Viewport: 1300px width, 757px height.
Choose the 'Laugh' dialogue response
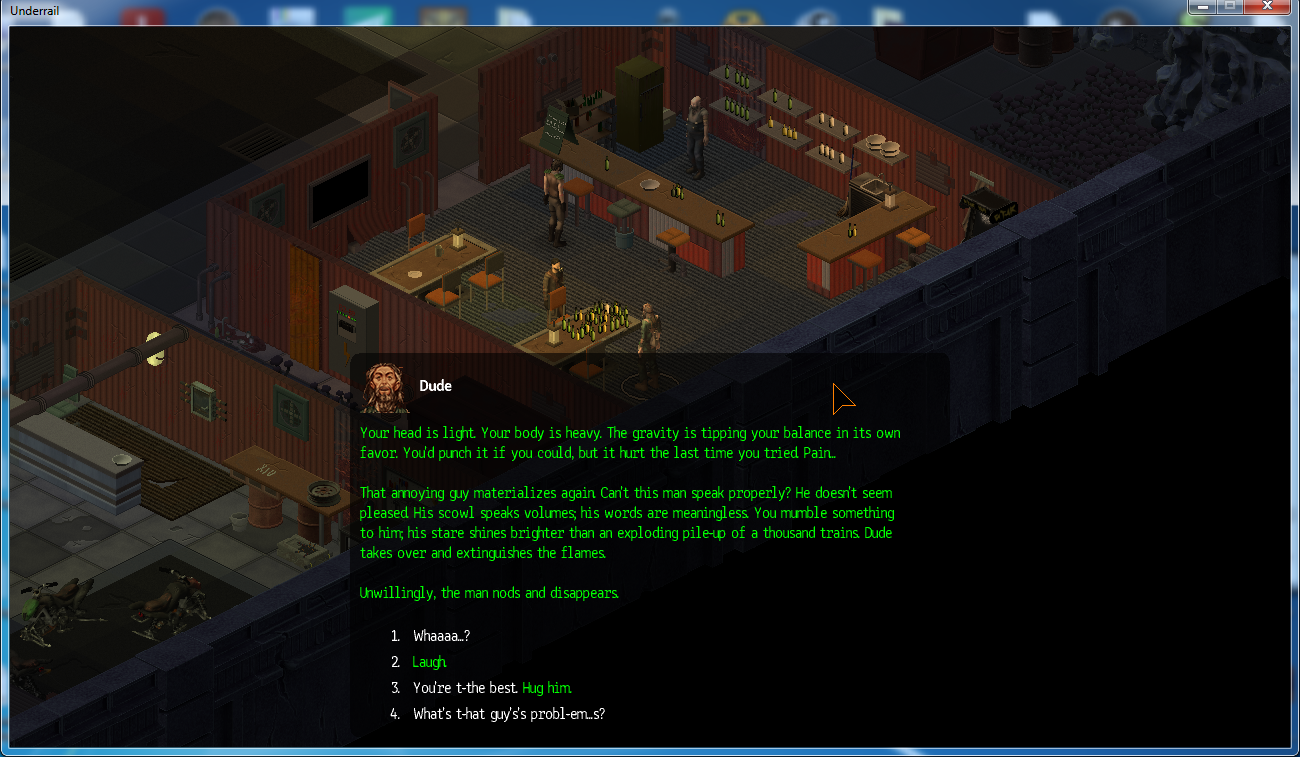428,662
